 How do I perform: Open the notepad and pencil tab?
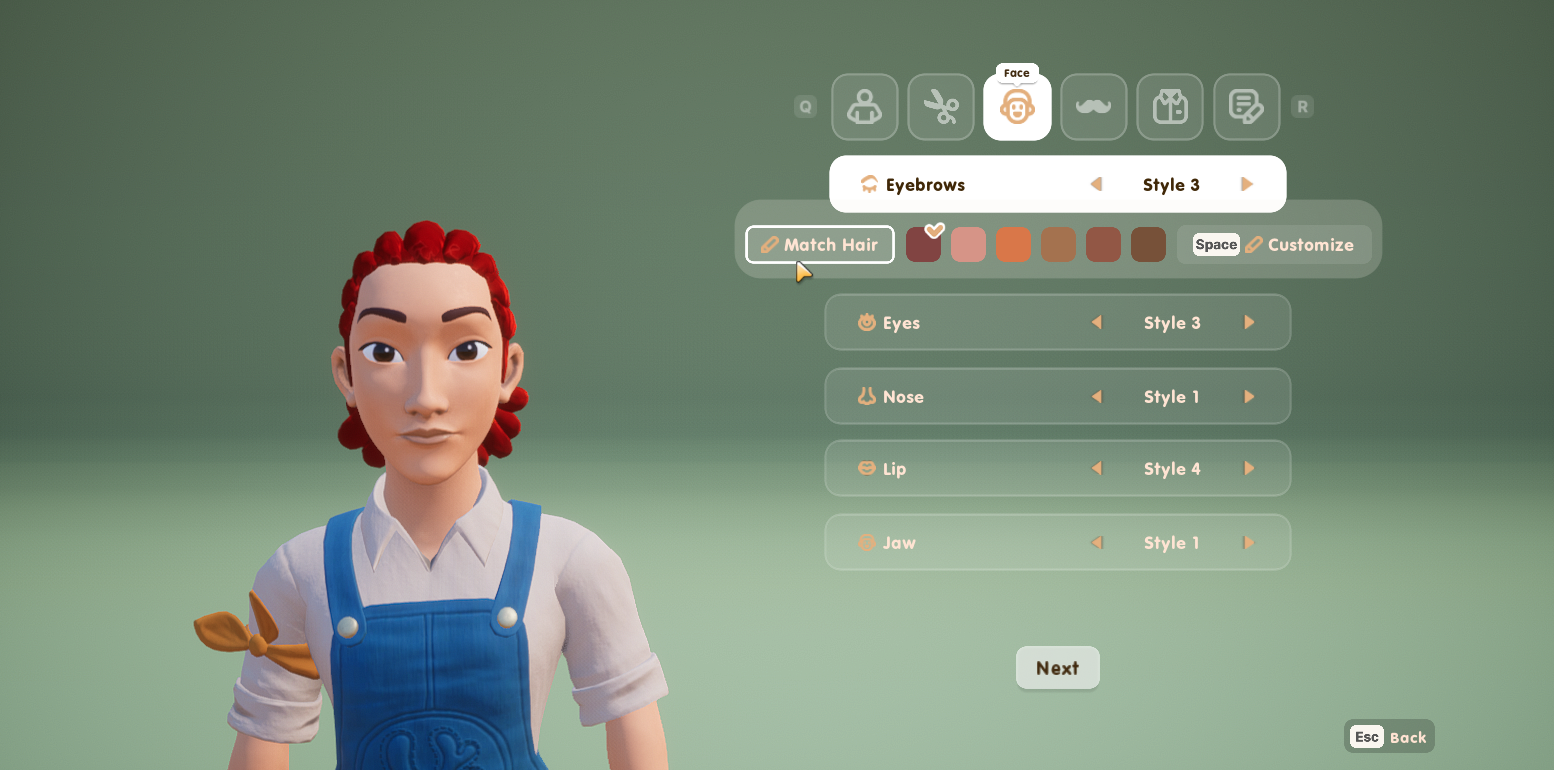(1246, 107)
